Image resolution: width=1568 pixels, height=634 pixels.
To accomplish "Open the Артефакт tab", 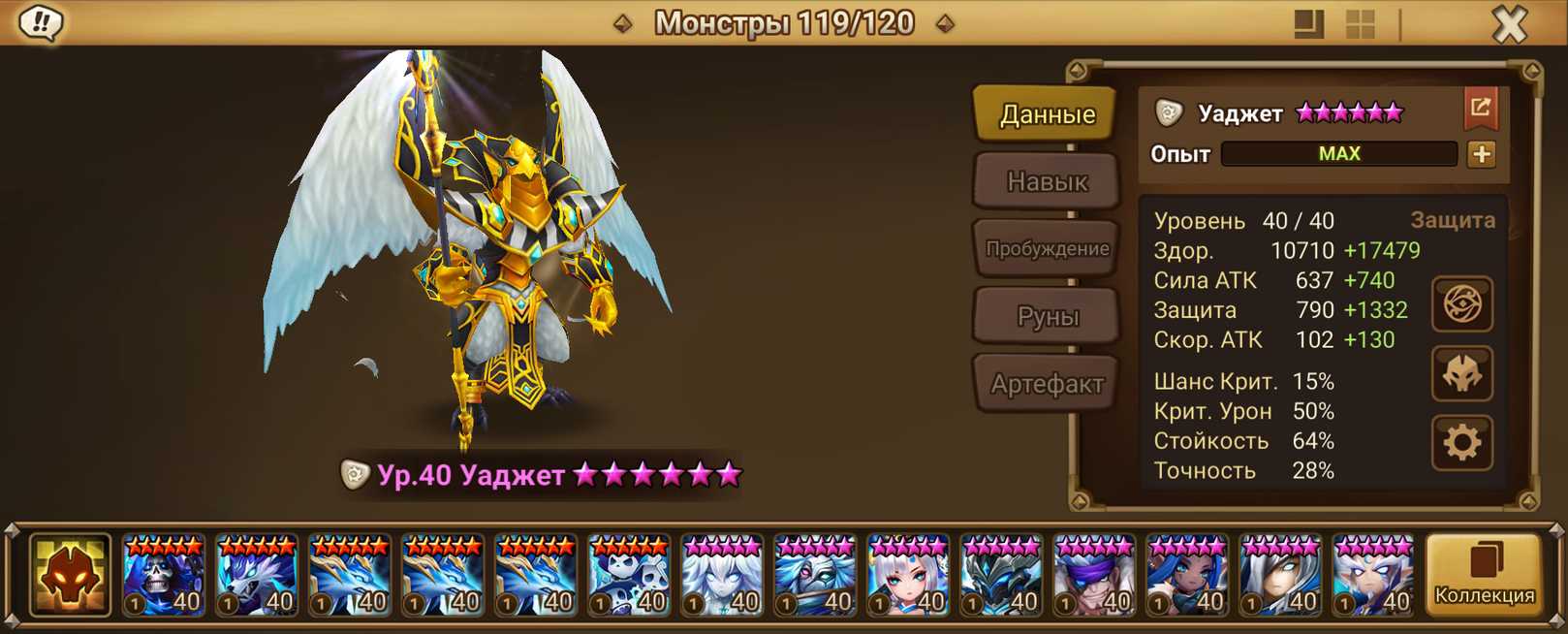I will [x=1047, y=384].
